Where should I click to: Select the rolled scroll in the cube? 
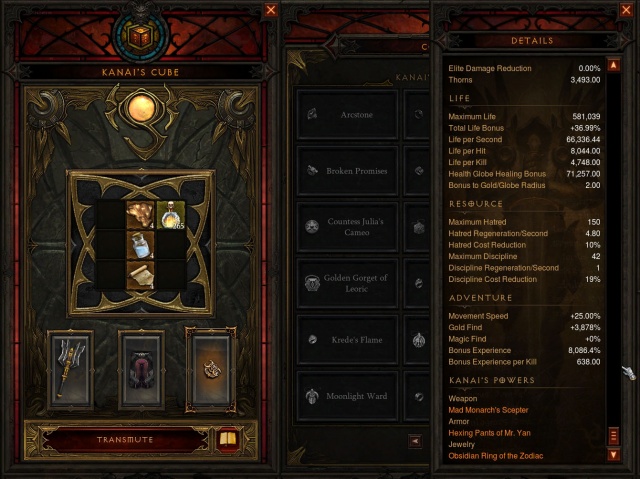click(x=140, y=274)
